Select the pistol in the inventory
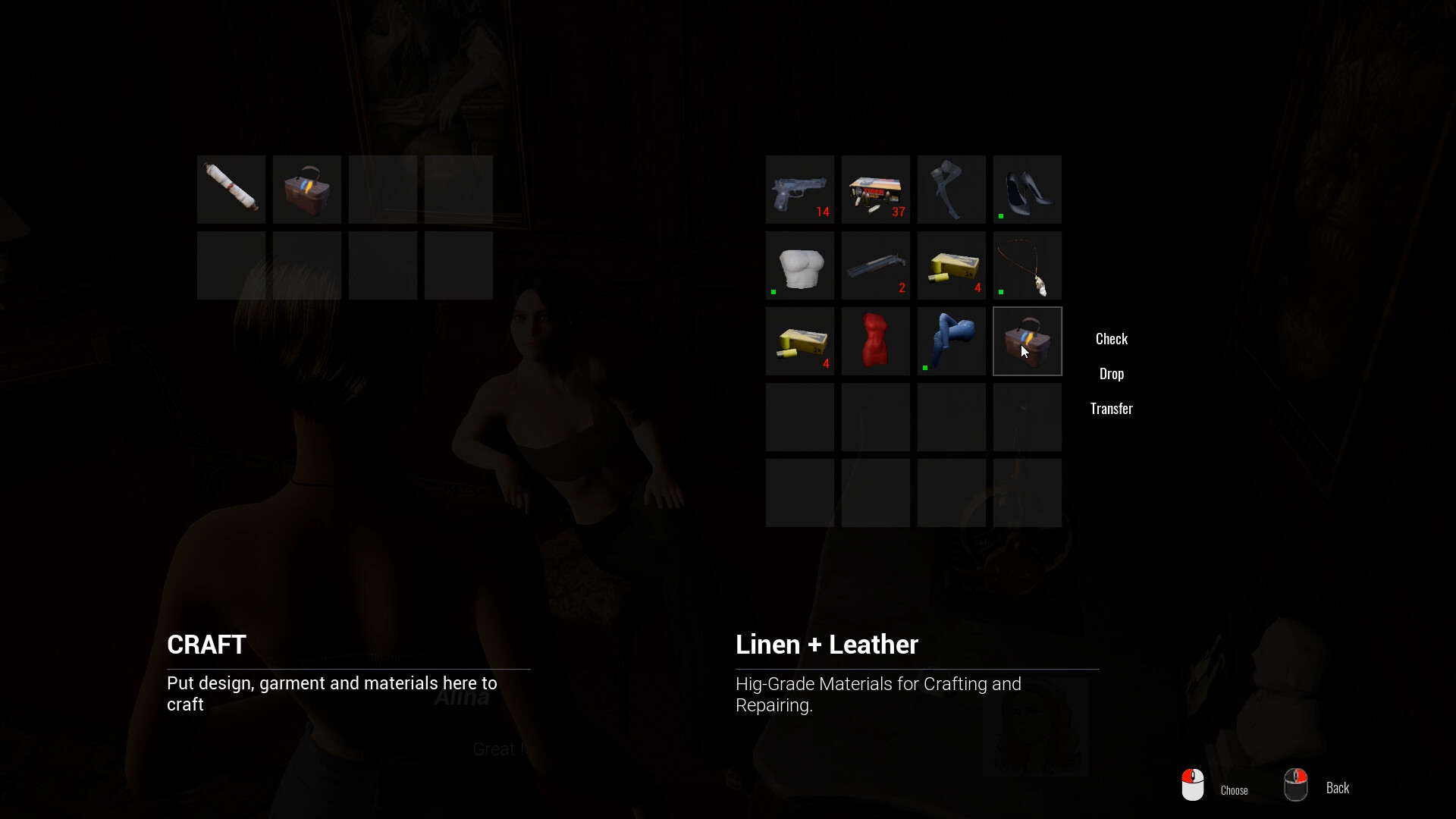1456x819 pixels. coord(800,190)
